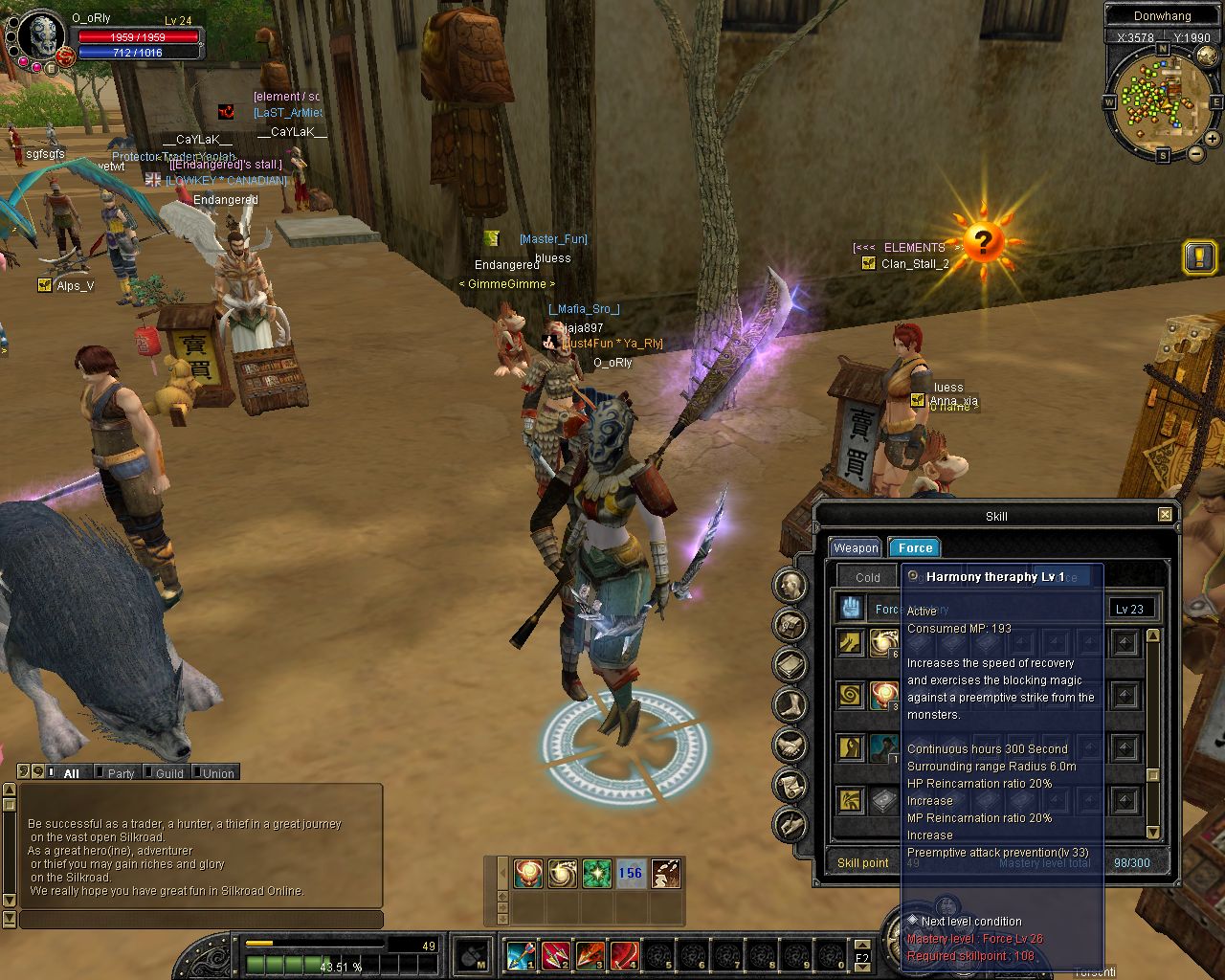Click the yellow exclamation alert icon
Screen dimensions: 1225x980
(x=1199, y=256)
